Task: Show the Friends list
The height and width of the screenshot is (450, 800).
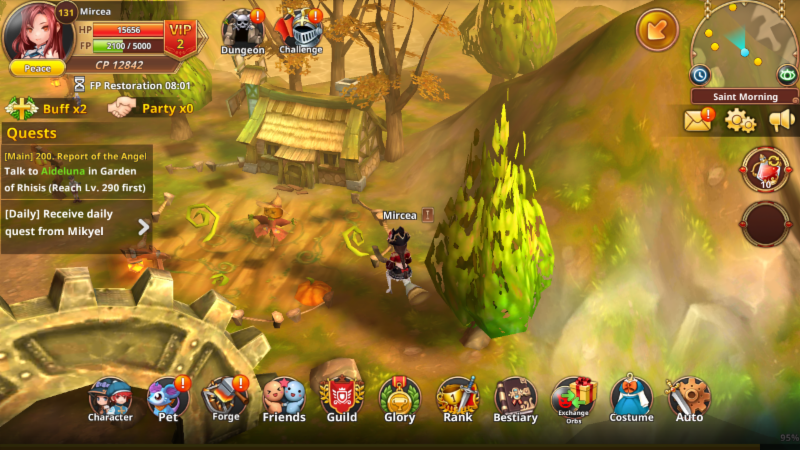Action: pyautogui.click(x=283, y=399)
